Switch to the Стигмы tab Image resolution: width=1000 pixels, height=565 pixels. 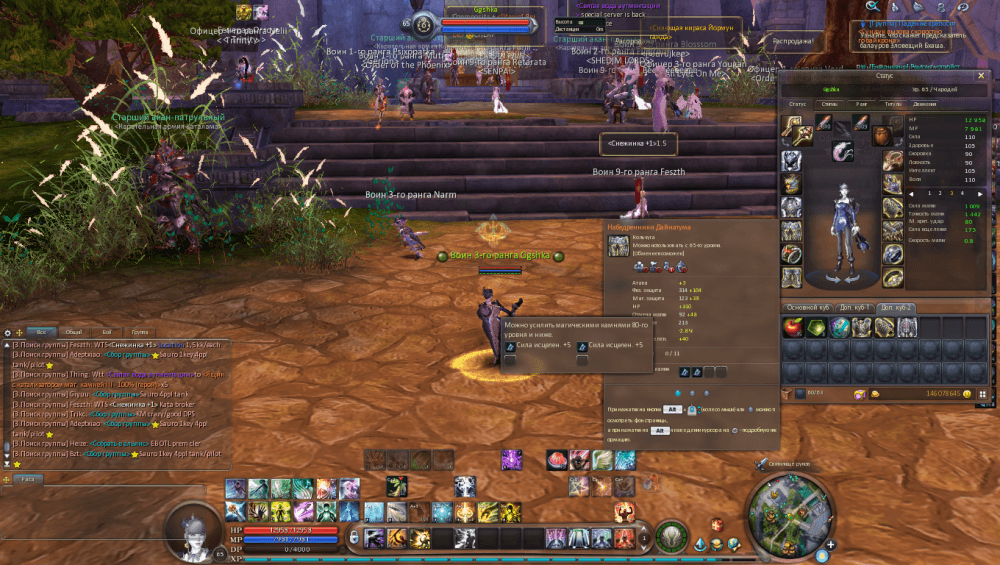pos(829,103)
